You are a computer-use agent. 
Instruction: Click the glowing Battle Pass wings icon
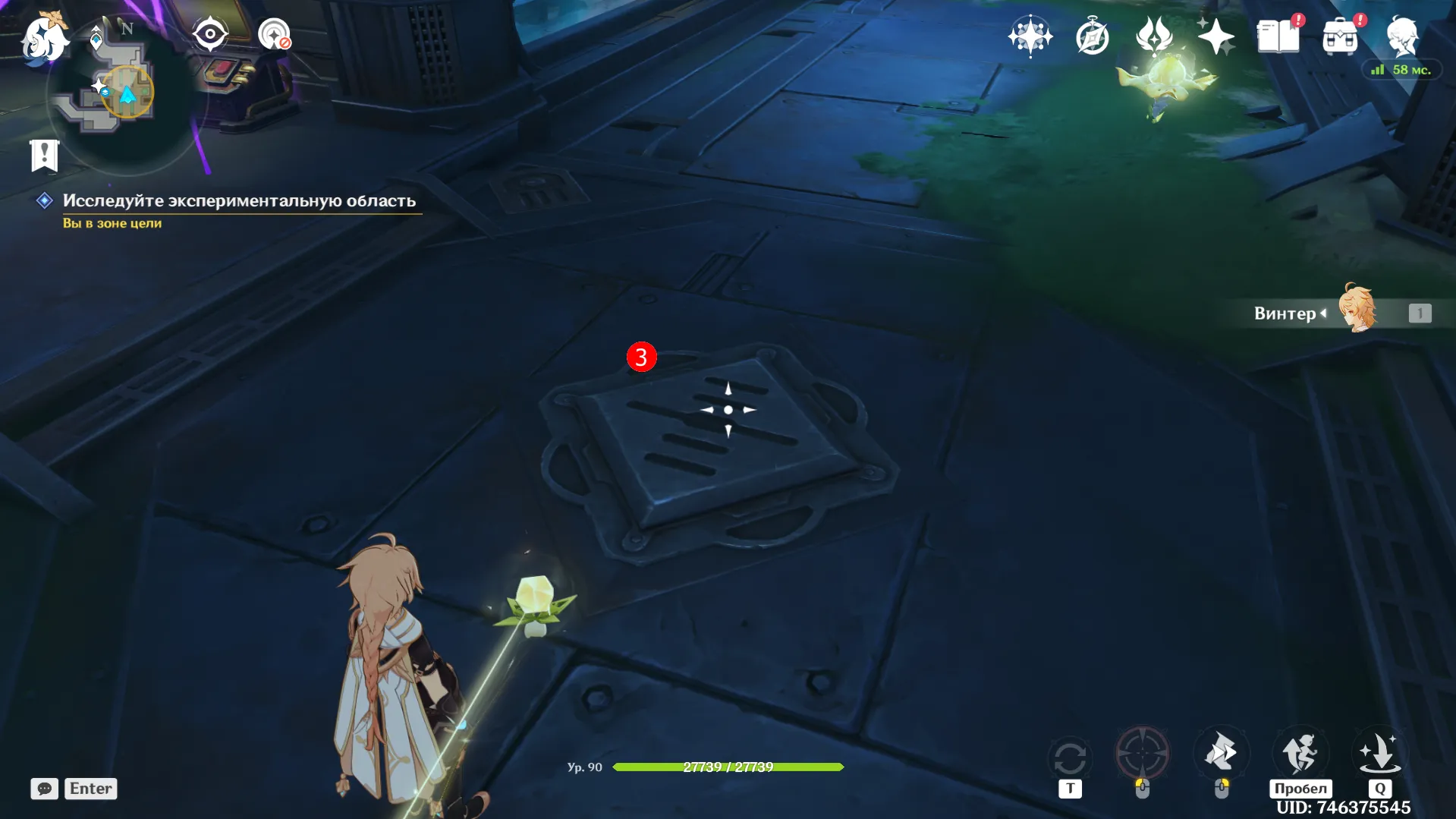(x=1154, y=38)
